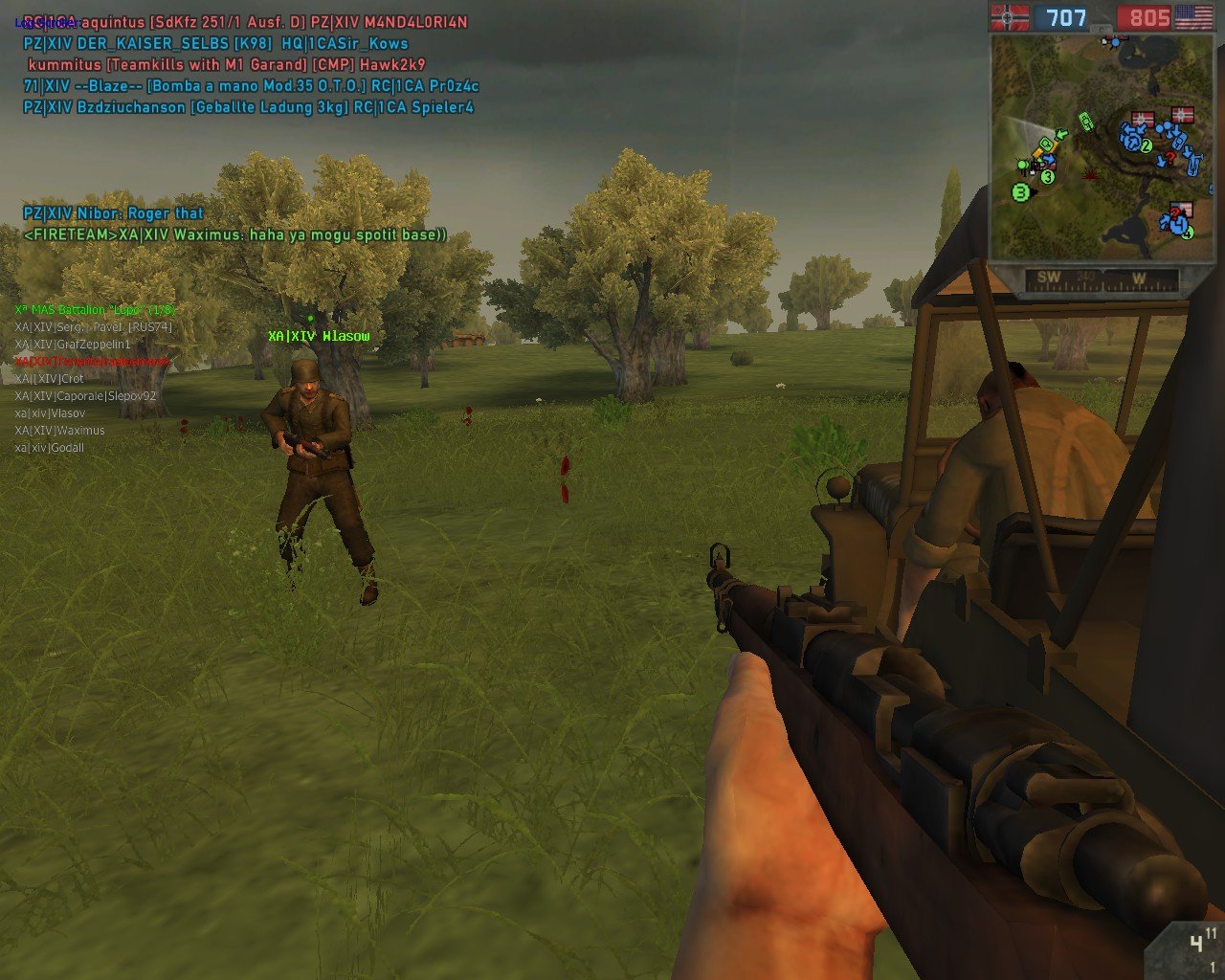Select squad member Godall in the list
1225x980 pixels.
(x=50, y=448)
